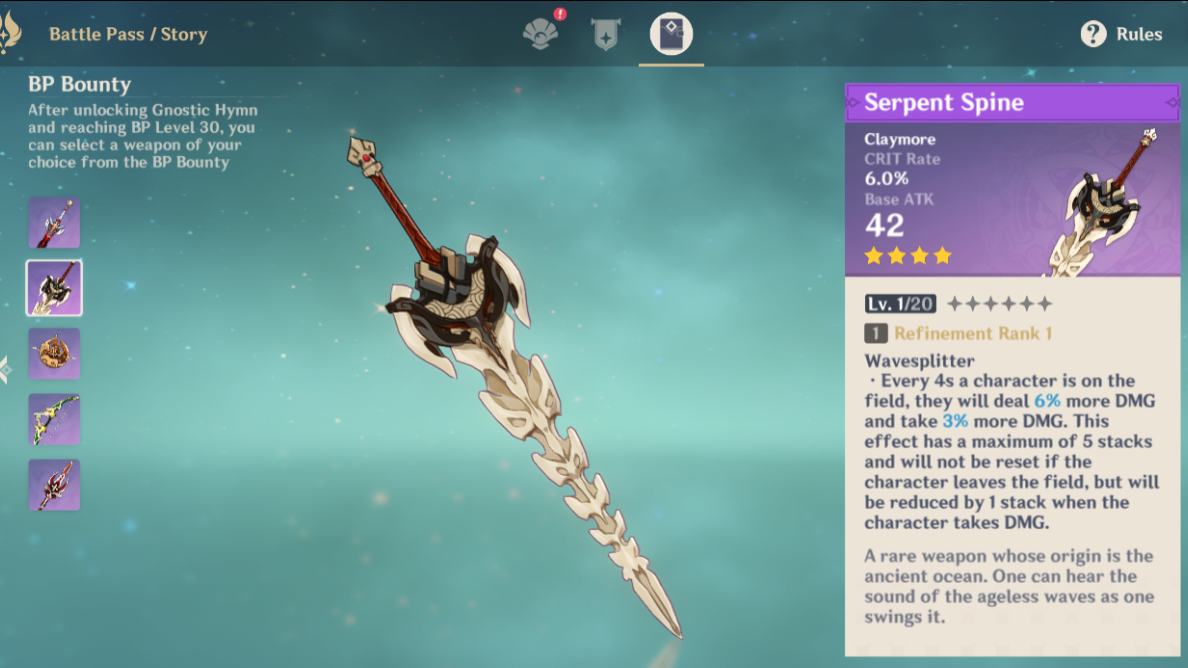
Task: Choose the green Viridescent Hunt bow
Action: 54,420
